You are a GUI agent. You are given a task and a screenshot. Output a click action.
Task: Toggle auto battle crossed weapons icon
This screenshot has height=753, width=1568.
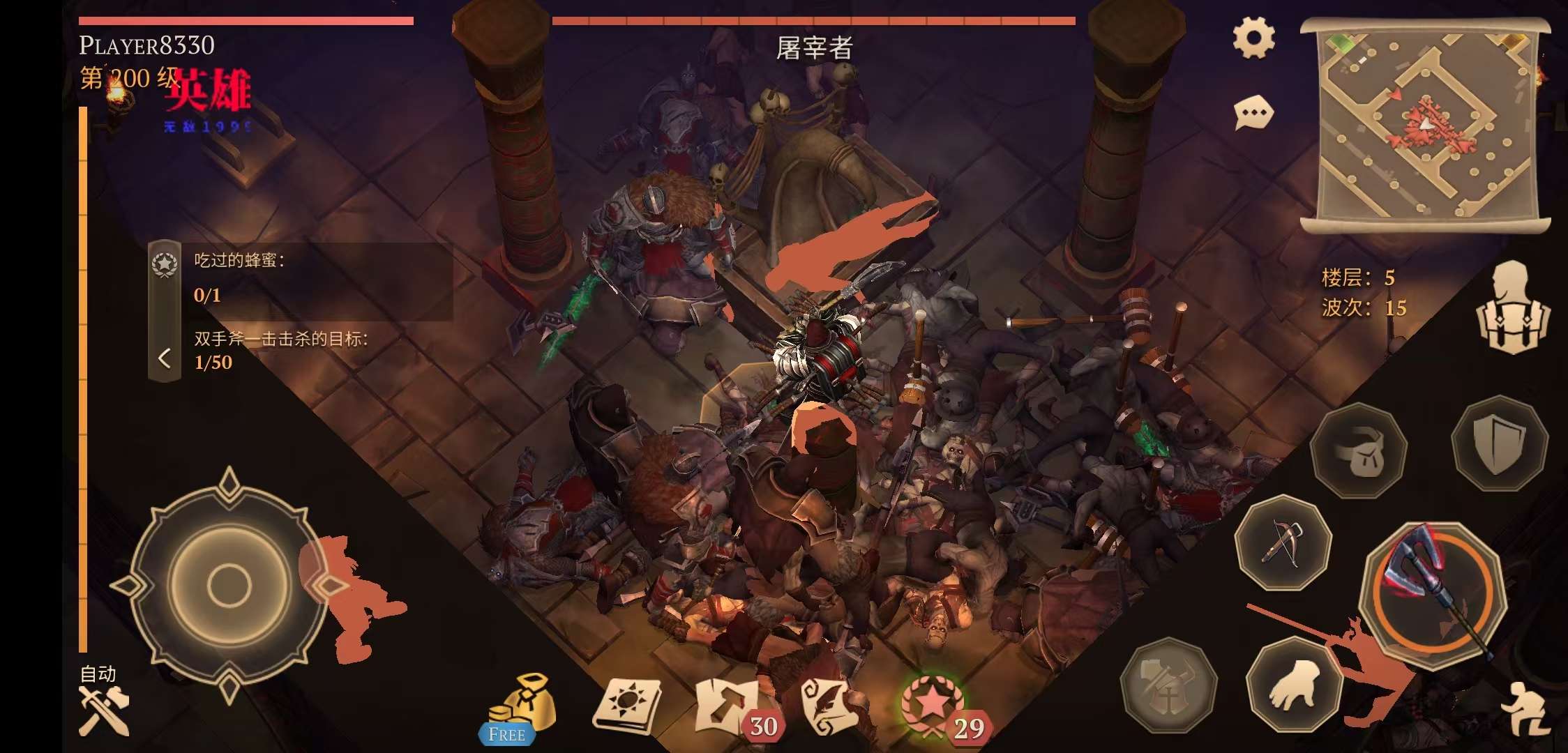(x=103, y=710)
